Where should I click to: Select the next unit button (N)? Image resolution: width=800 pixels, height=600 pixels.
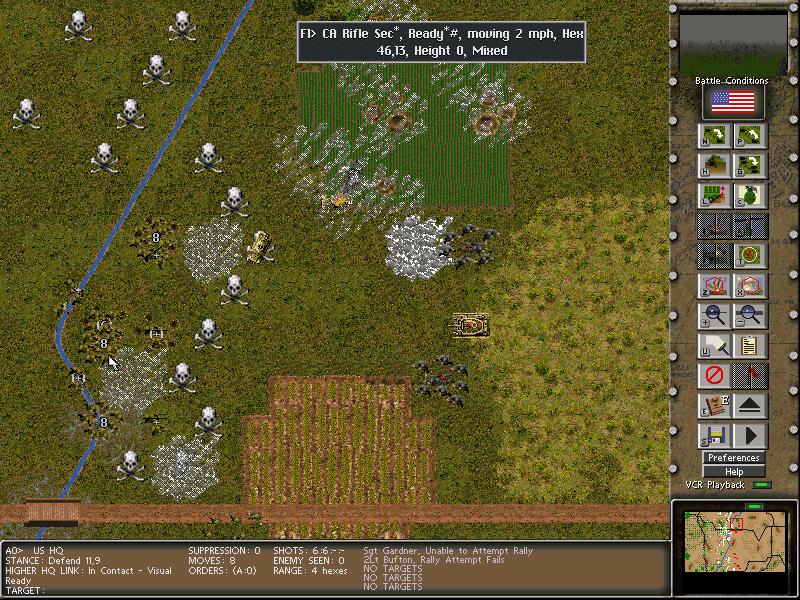point(716,137)
